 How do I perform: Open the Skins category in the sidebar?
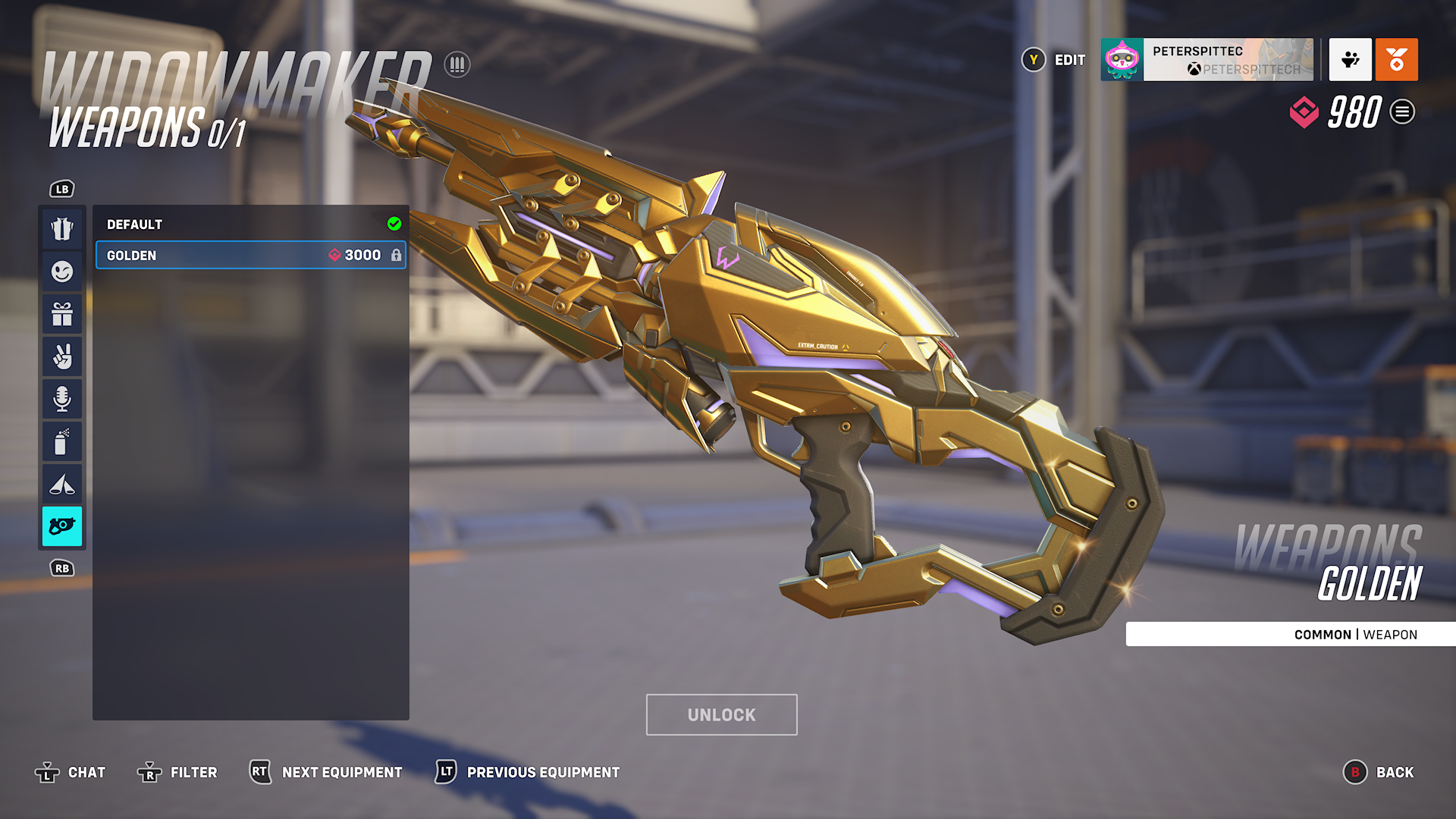coord(62,227)
